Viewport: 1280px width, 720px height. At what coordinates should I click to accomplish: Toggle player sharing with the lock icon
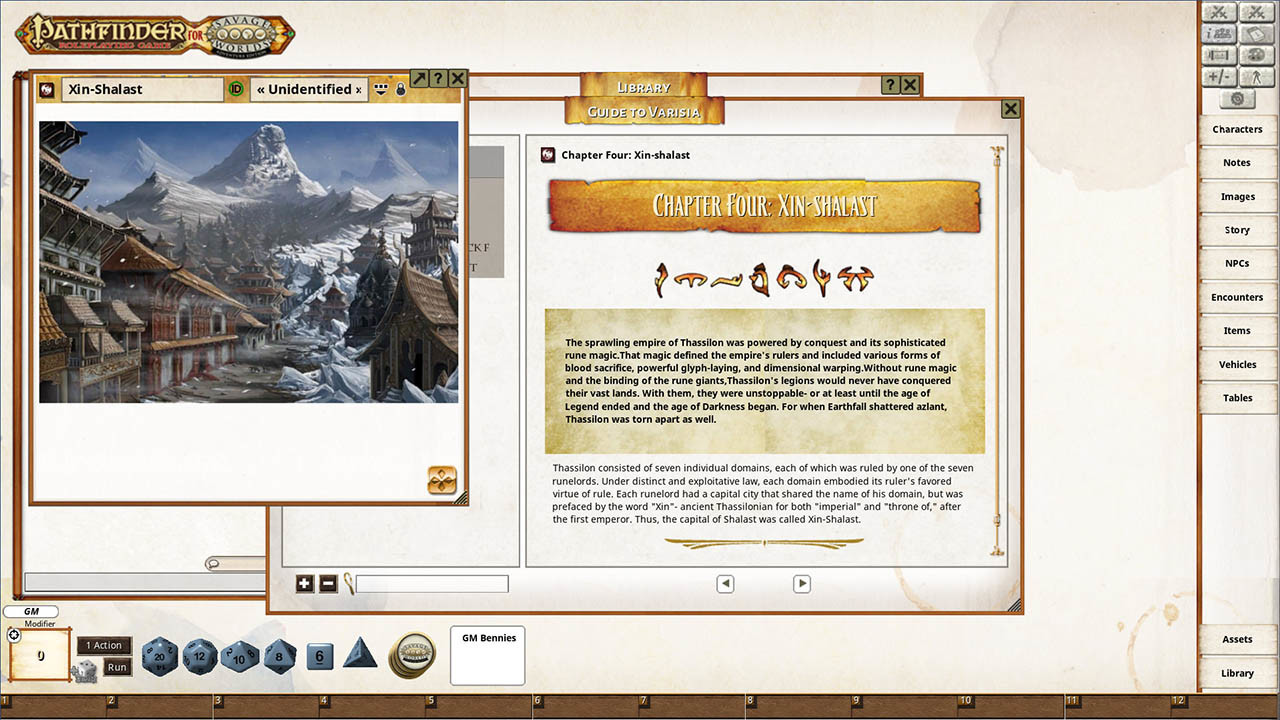coord(400,89)
